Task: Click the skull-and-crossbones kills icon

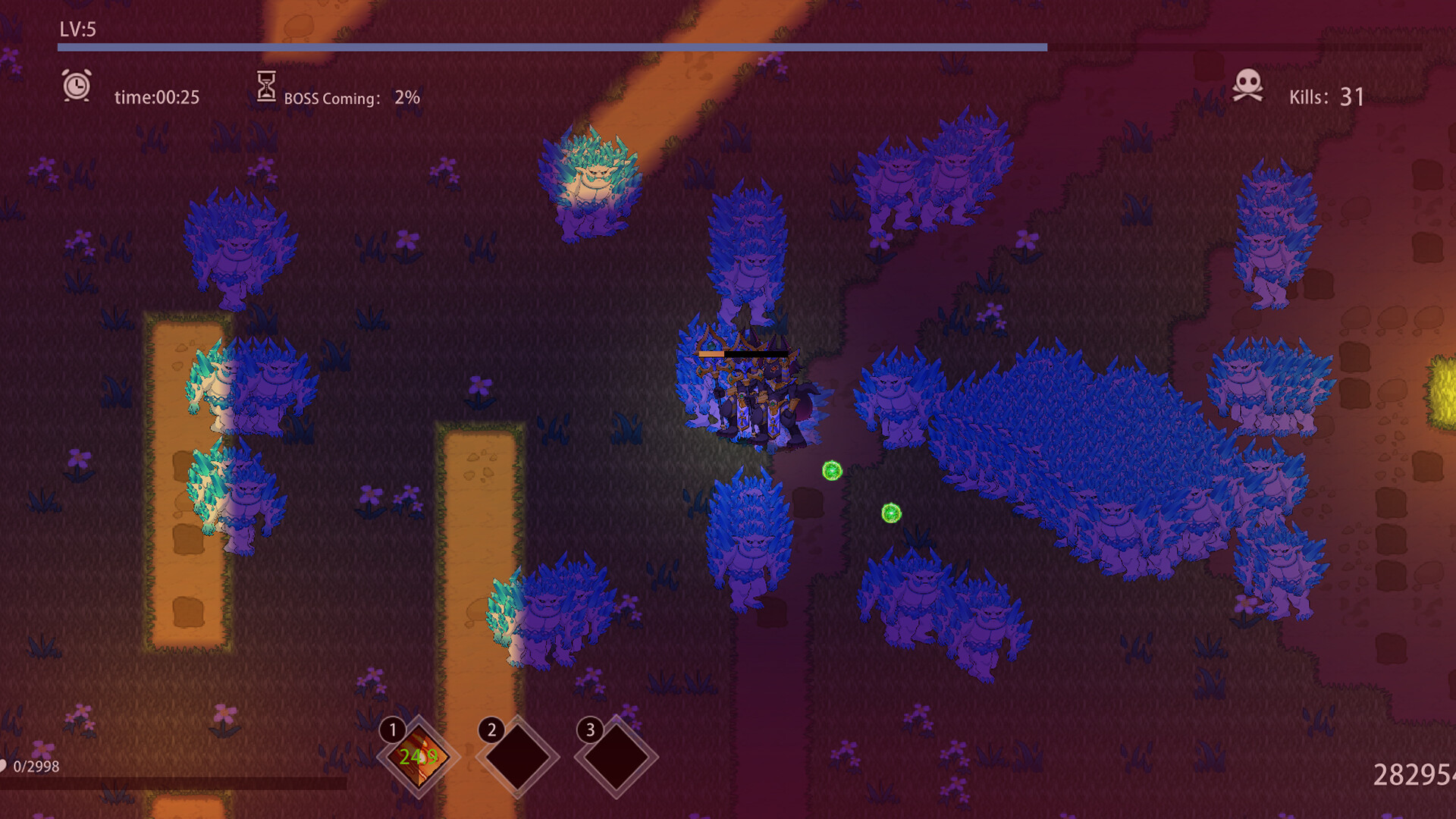Action: coord(1248,86)
